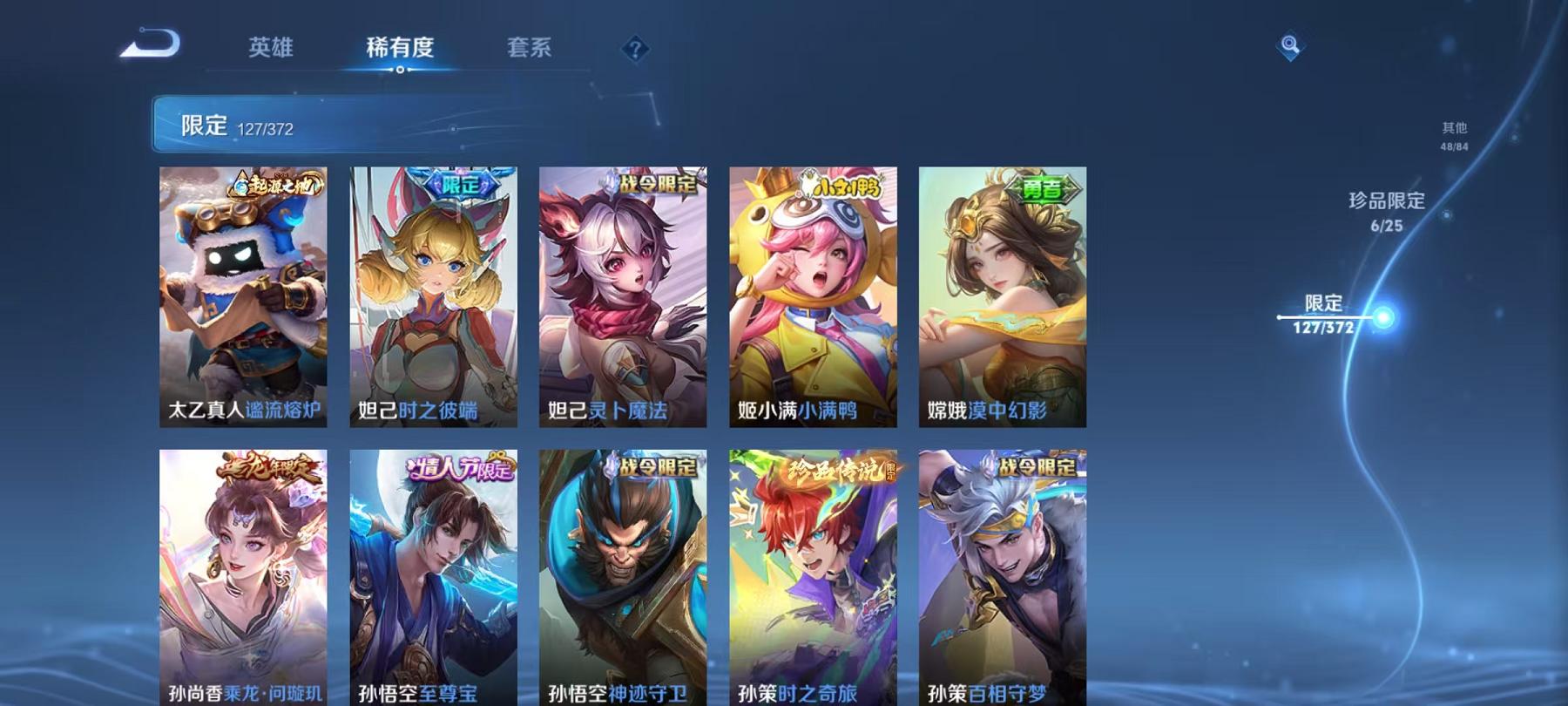Click the 小刘鸭 badge on 姬小满's card
This screenshot has width=1568, height=706.
(840, 184)
